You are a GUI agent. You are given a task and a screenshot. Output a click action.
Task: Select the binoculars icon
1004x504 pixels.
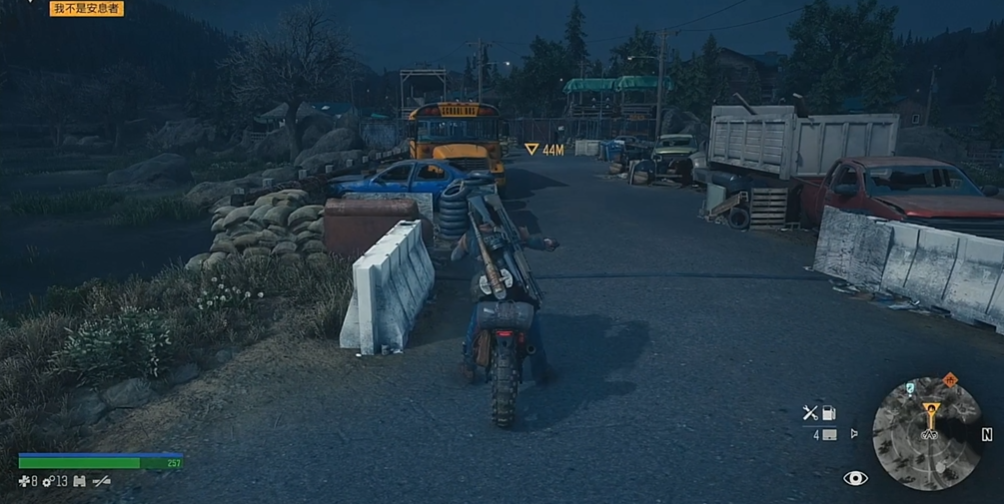[x=79, y=482]
